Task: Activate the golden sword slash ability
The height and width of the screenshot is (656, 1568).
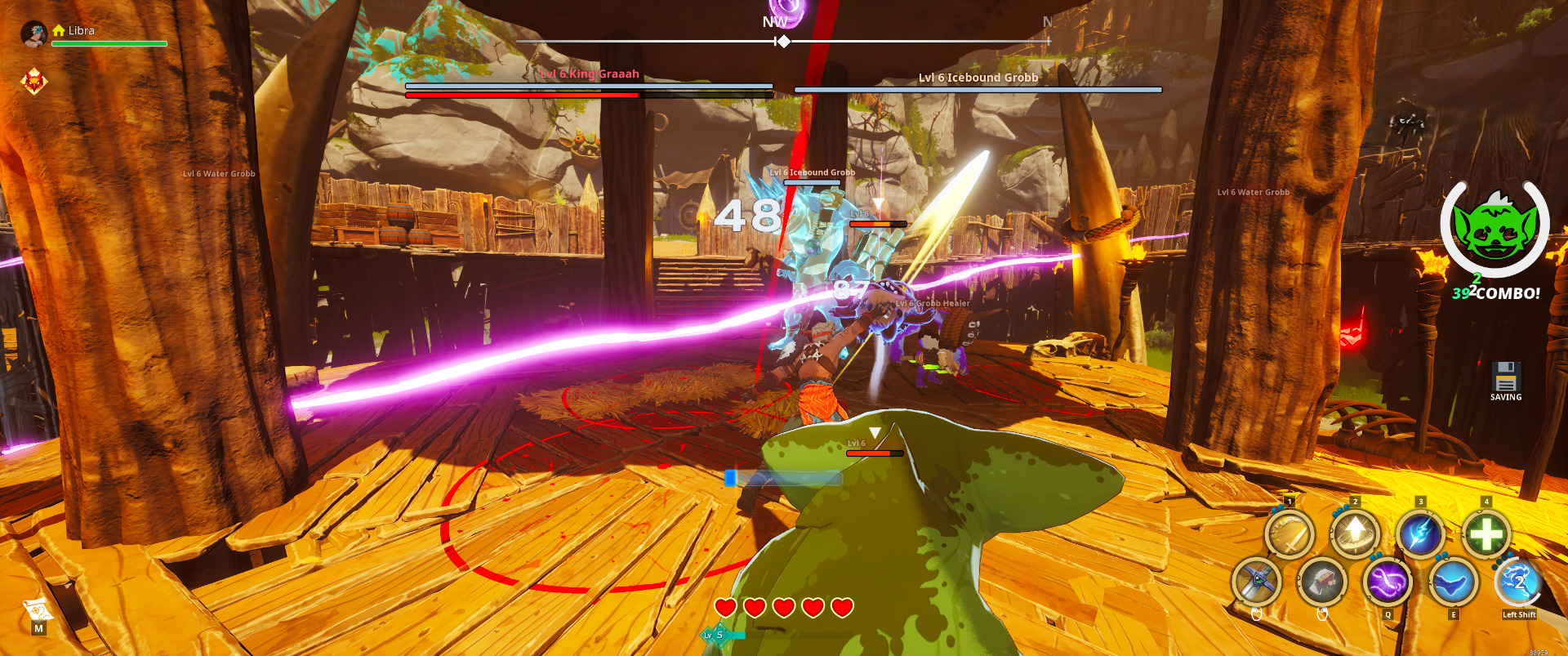Action: 1290,536
